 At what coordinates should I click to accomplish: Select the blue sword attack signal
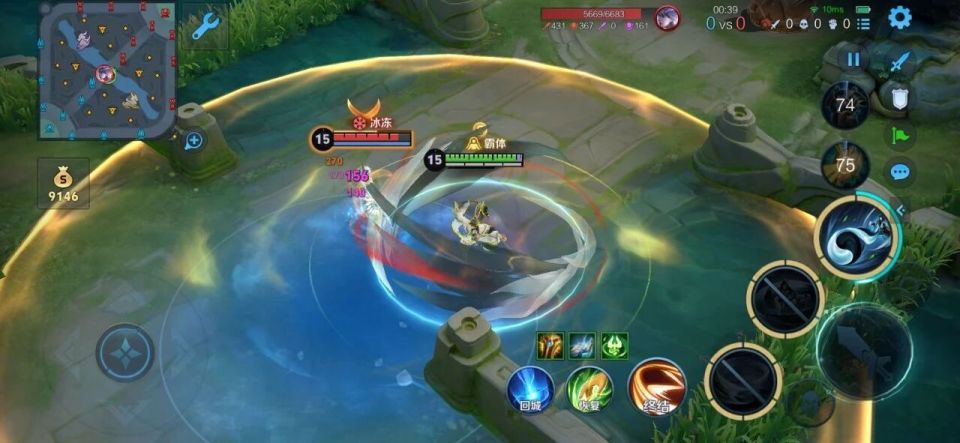click(899, 62)
